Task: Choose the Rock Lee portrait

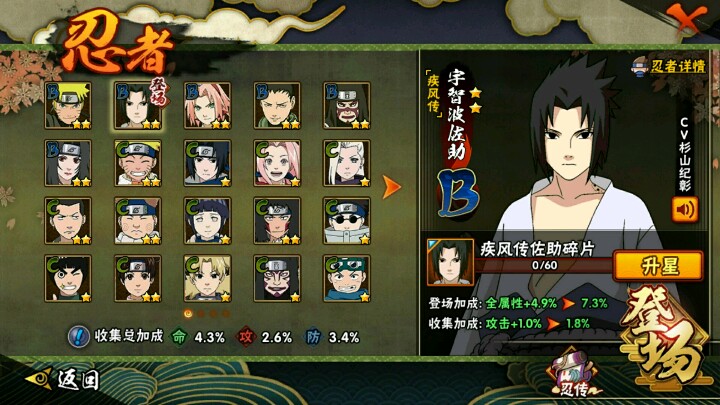Action: click(65, 278)
